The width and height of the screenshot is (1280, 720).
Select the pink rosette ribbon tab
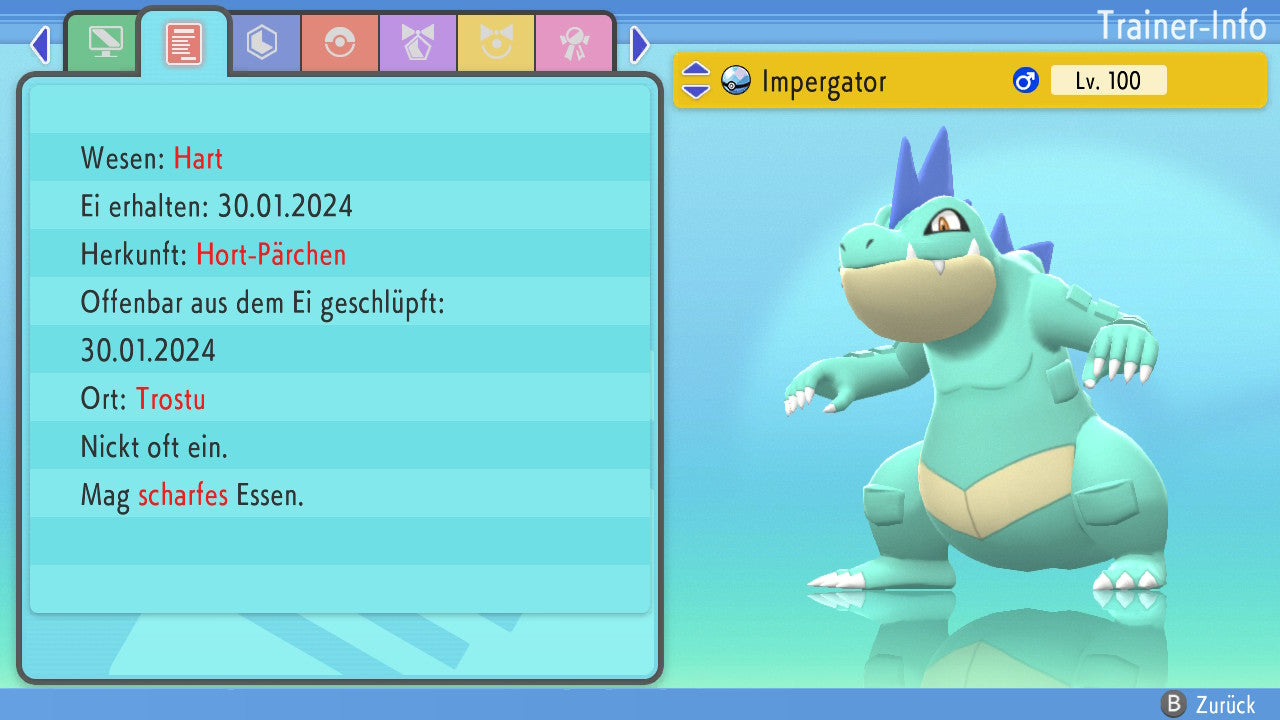click(x=574, y=43)
